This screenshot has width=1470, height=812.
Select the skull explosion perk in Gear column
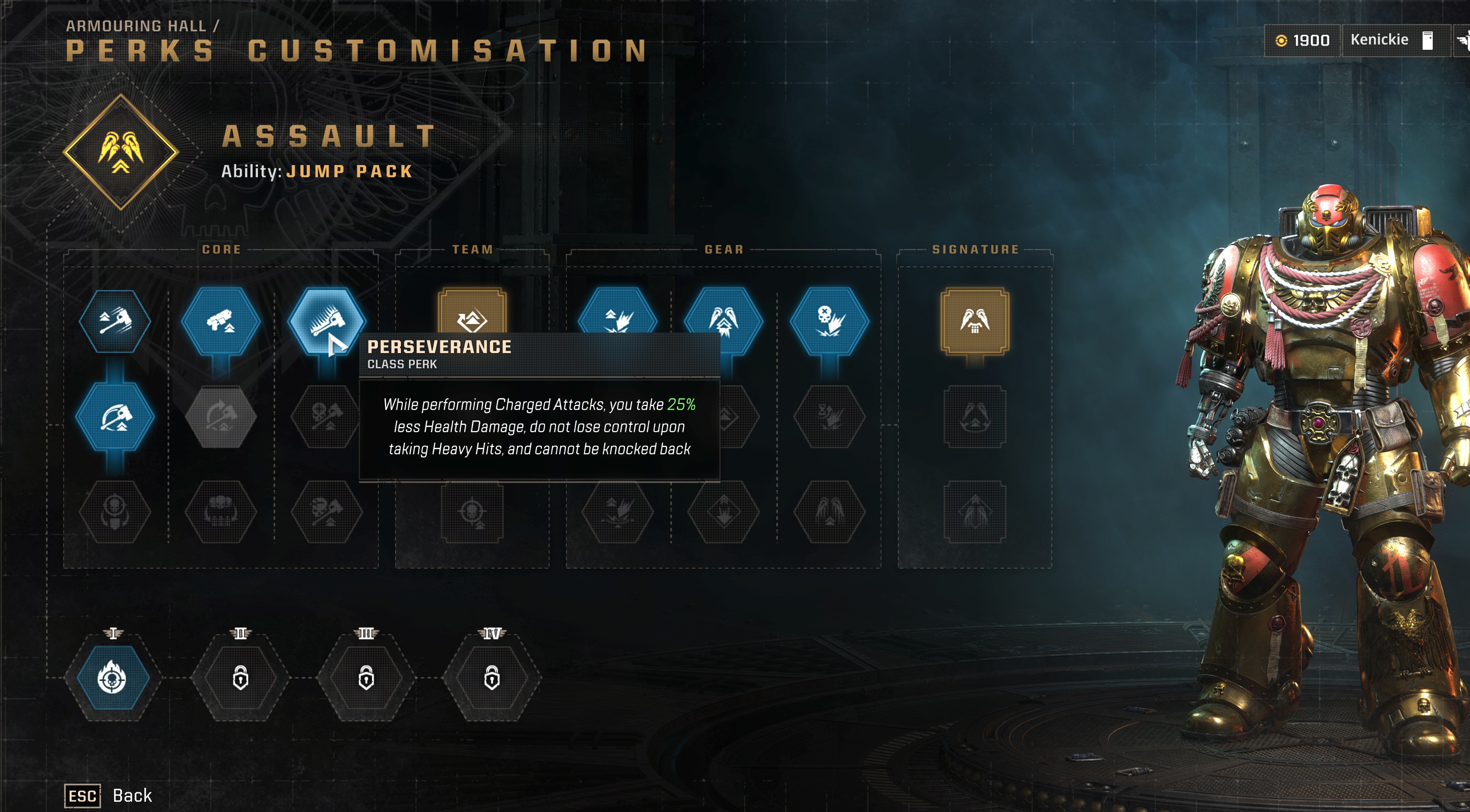(829, 321)
